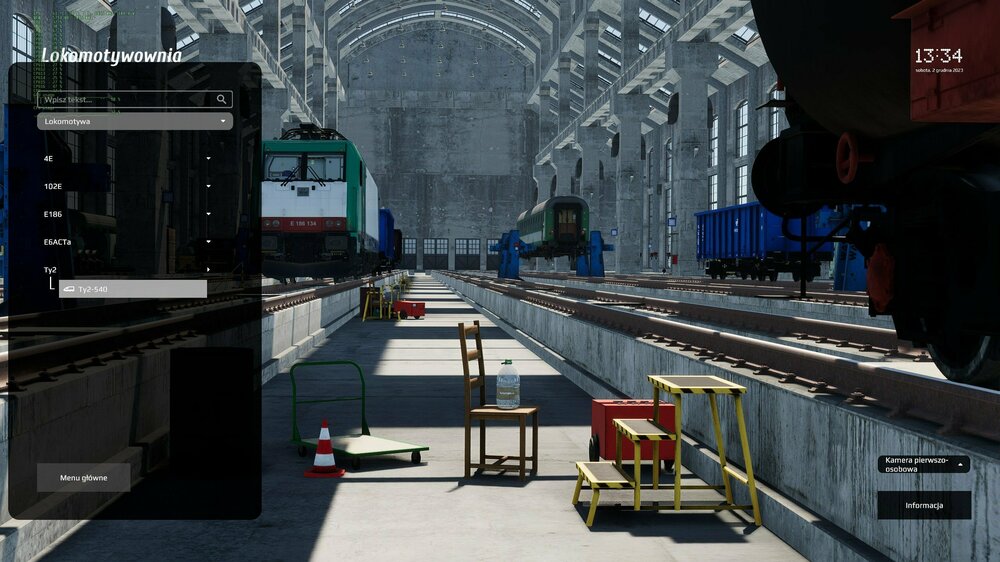Click the search text input field
Image resolution: width=1000 pixels, height=562 pixels.
(x=125, y=100)
